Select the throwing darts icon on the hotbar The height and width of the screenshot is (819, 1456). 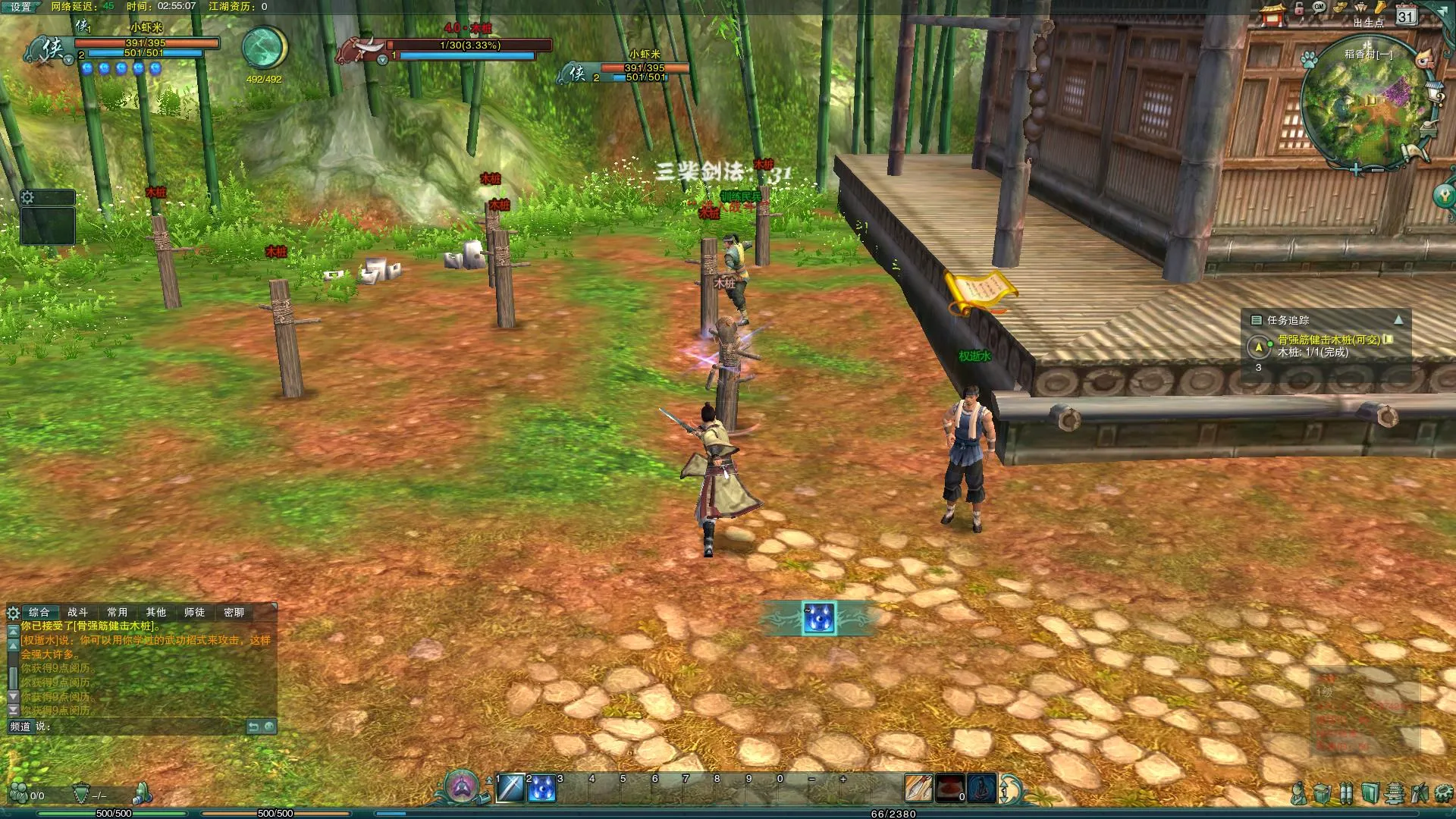click(x=918, y=789)
